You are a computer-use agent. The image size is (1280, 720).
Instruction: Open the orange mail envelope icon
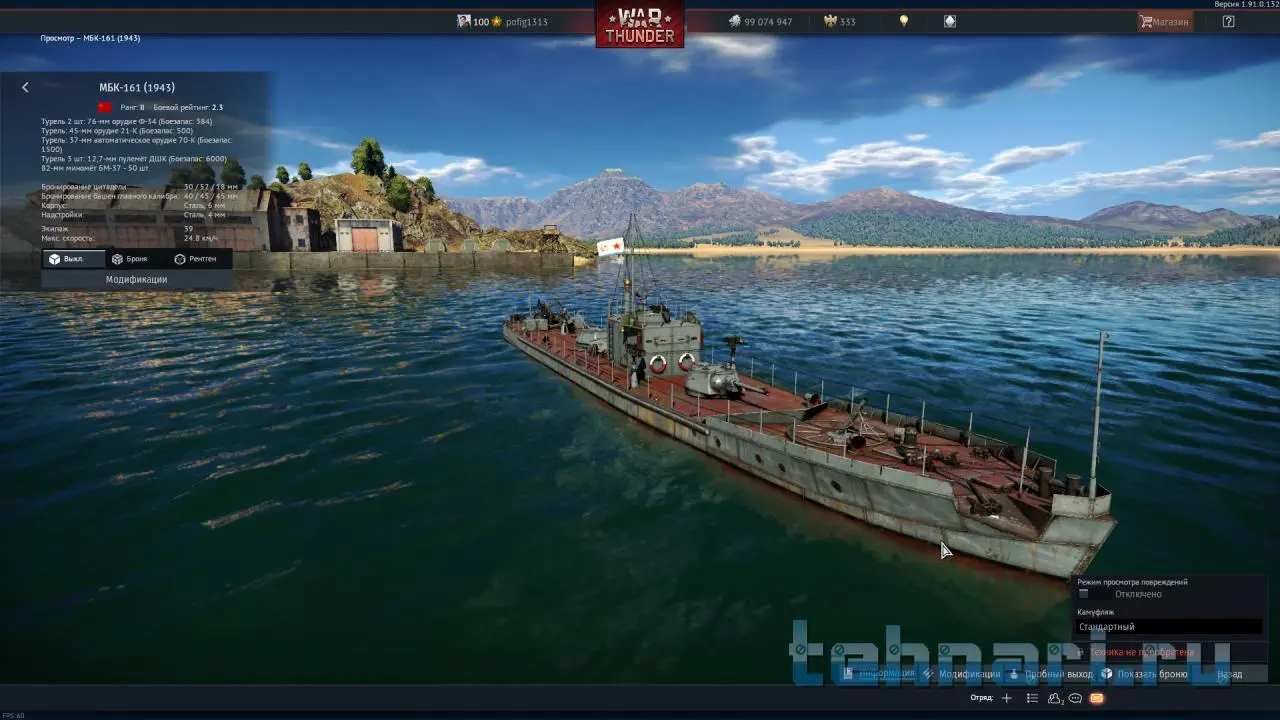pyautogui.click(x=1096, y=698)
